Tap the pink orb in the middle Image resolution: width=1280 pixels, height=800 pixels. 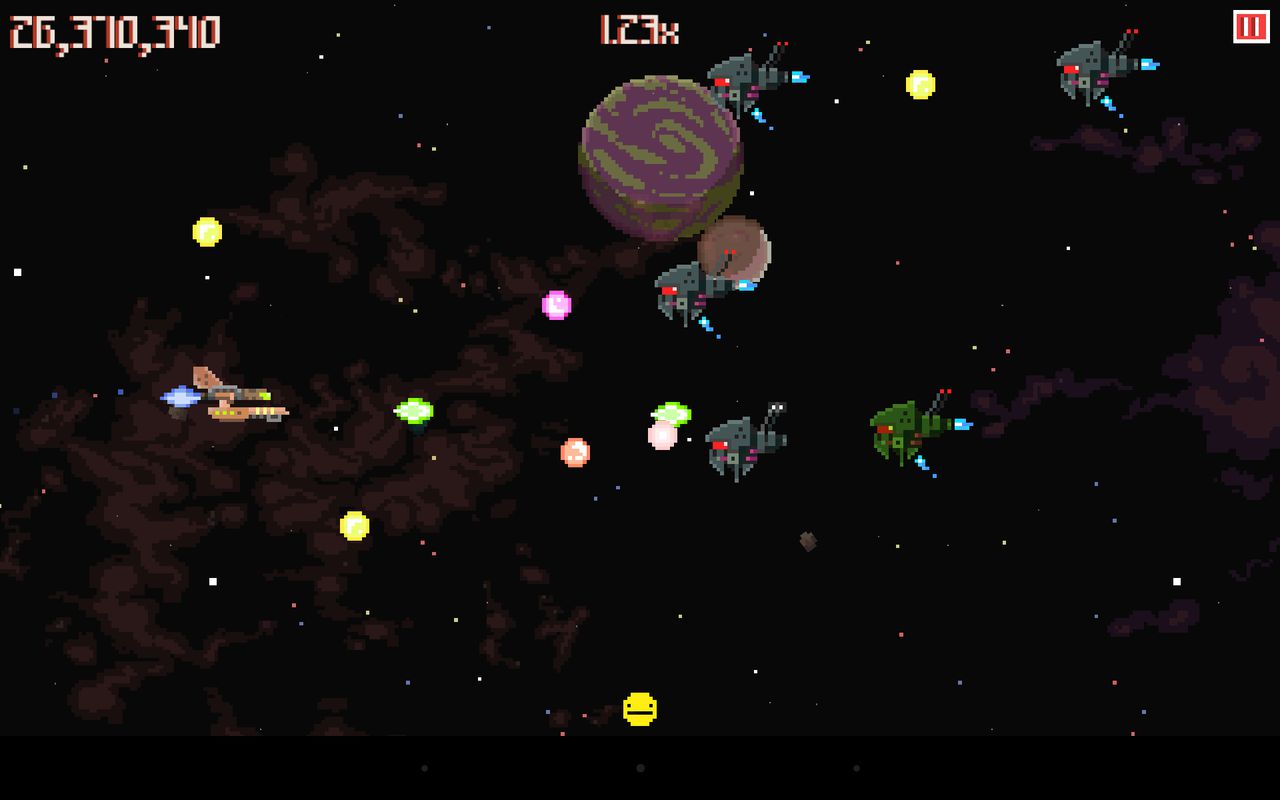tap(556, 305)
